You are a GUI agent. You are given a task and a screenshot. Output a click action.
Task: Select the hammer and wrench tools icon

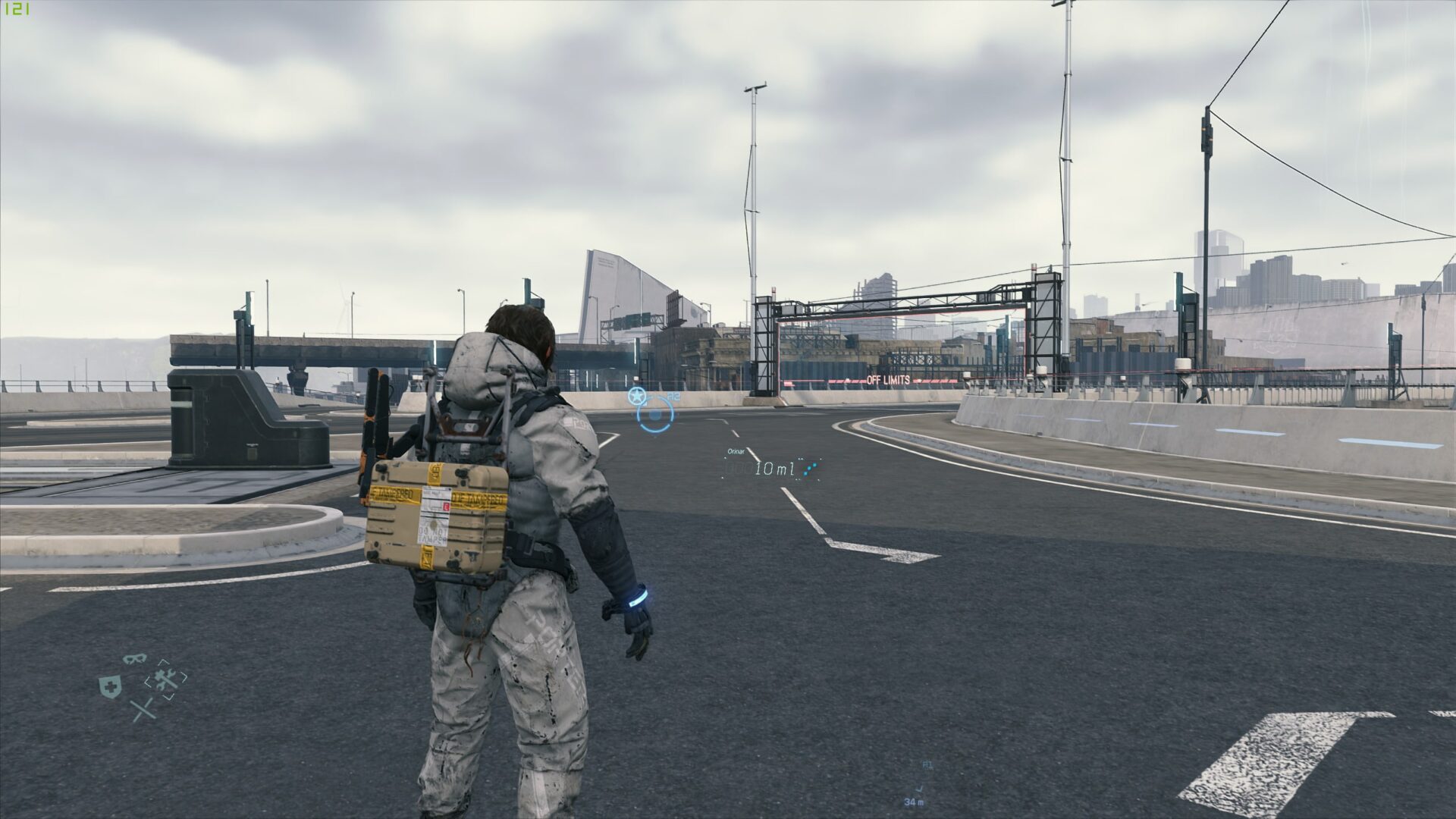pos(167,679)
